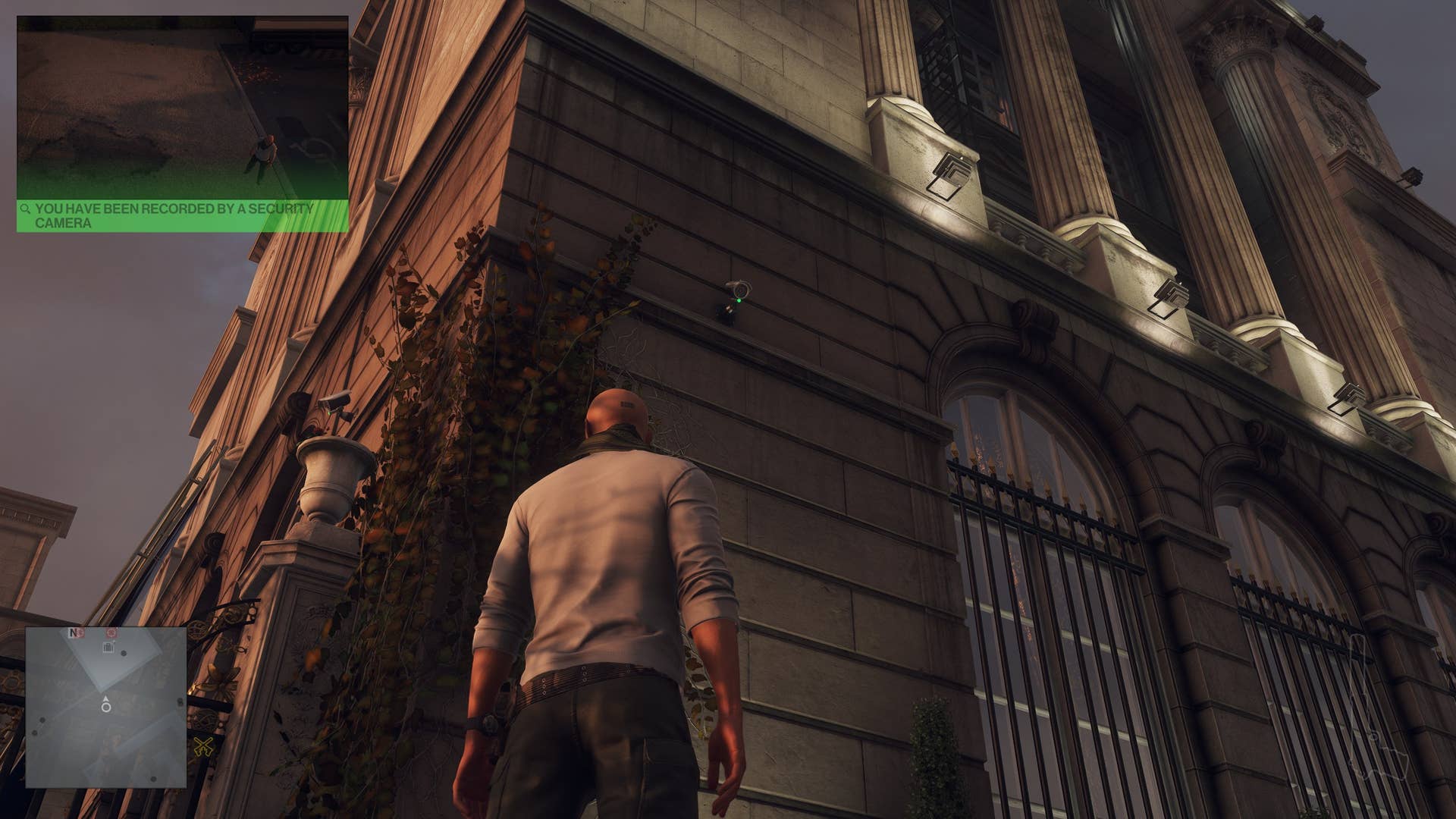
Task: Click the north indicator on the minimap
Action: click(74, 632)
